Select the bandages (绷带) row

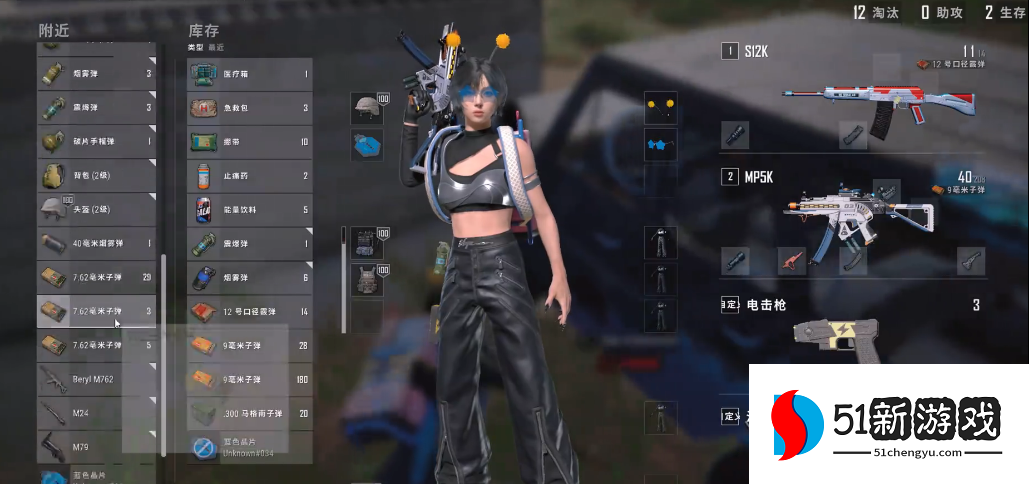coord(250,142)
